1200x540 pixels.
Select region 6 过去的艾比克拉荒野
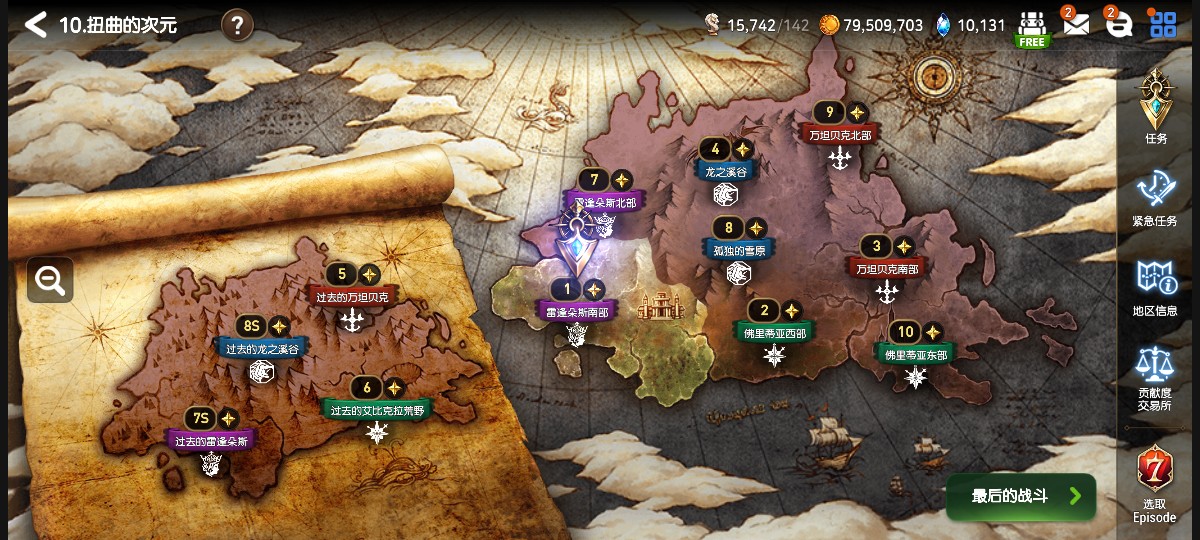click(377, 409)
